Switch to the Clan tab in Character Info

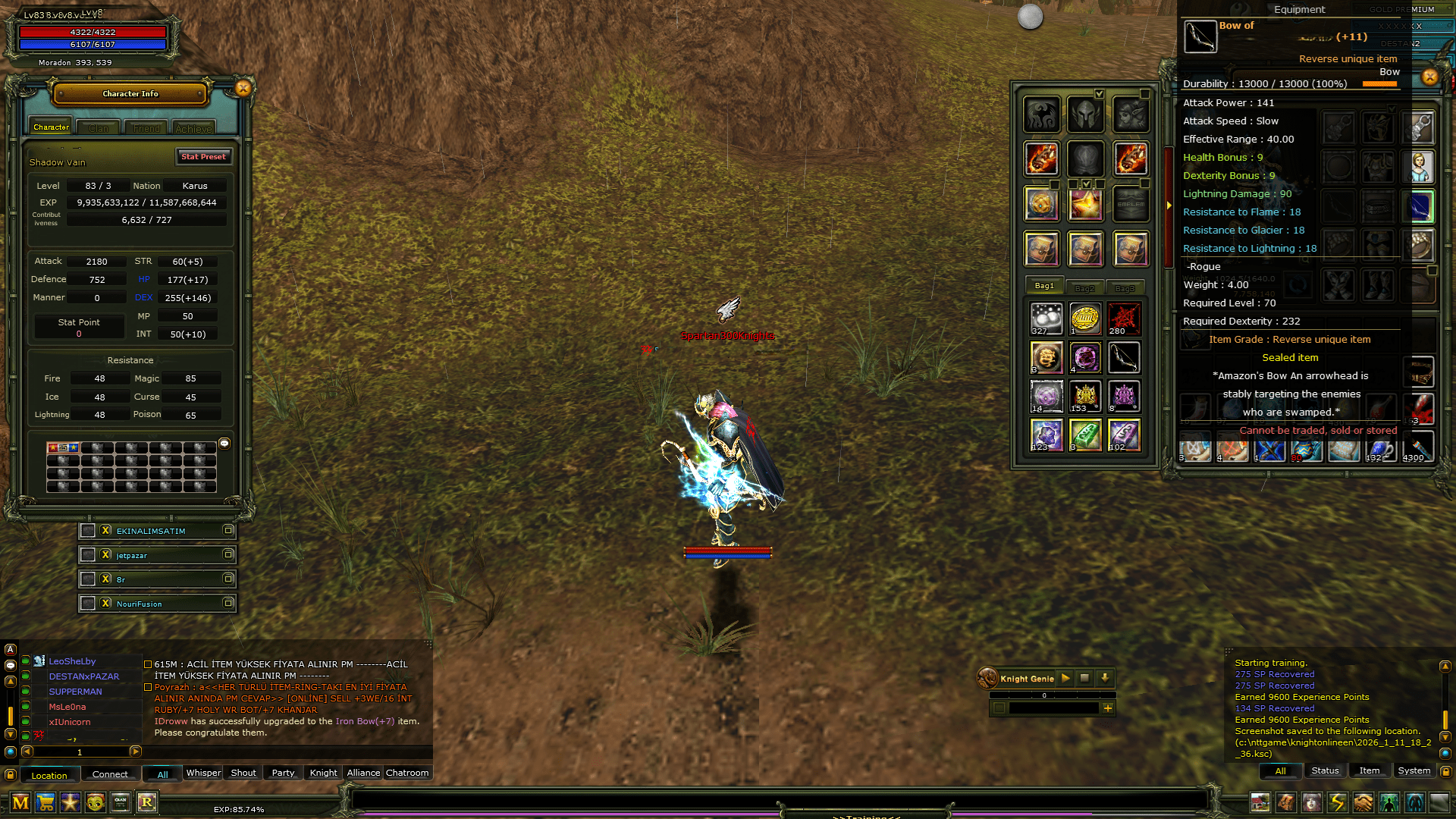[99, 127]
